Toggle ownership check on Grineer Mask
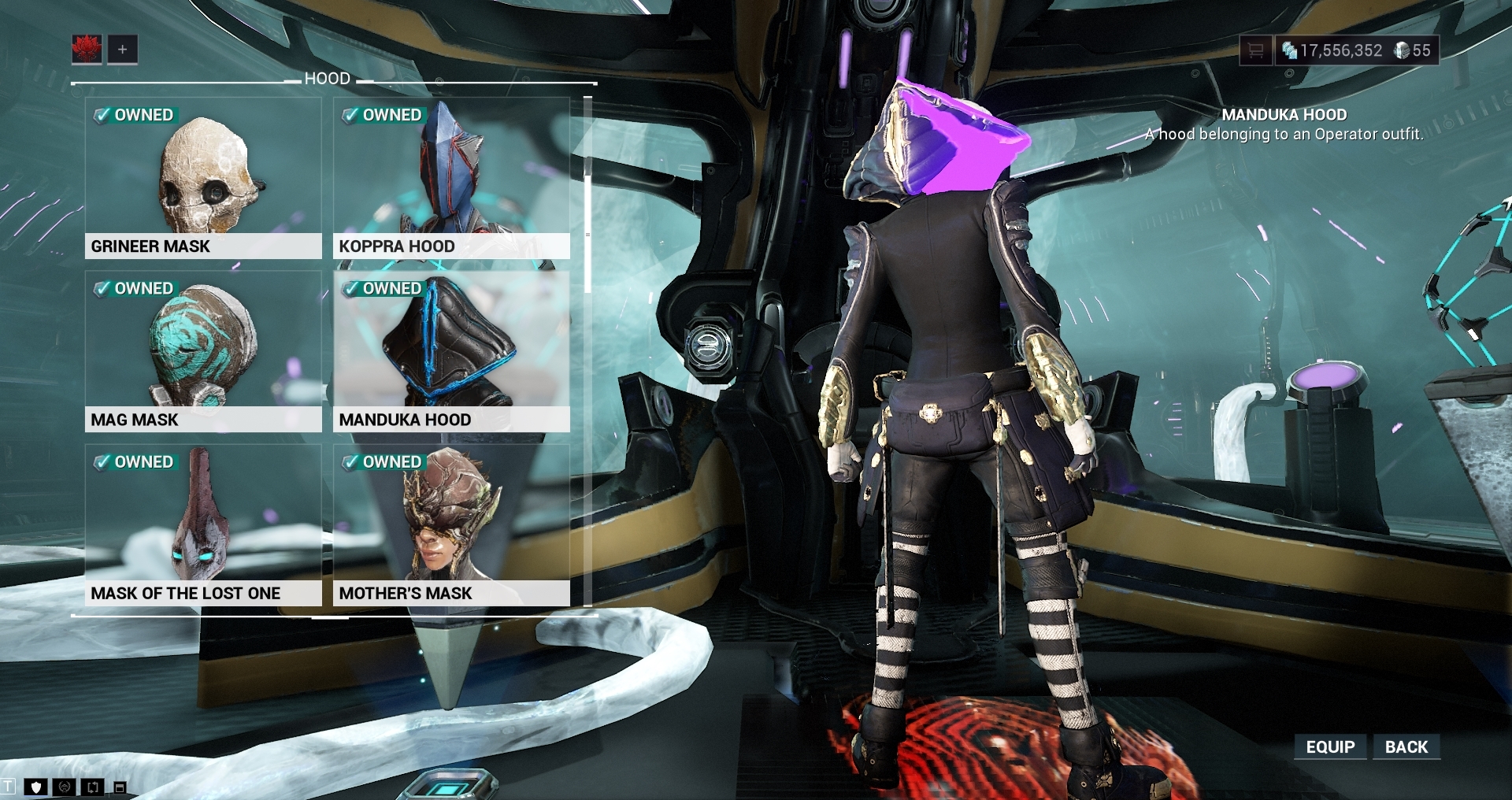Image resolution: width=1512 pixels, height=800 pixels. coord(135,114)
